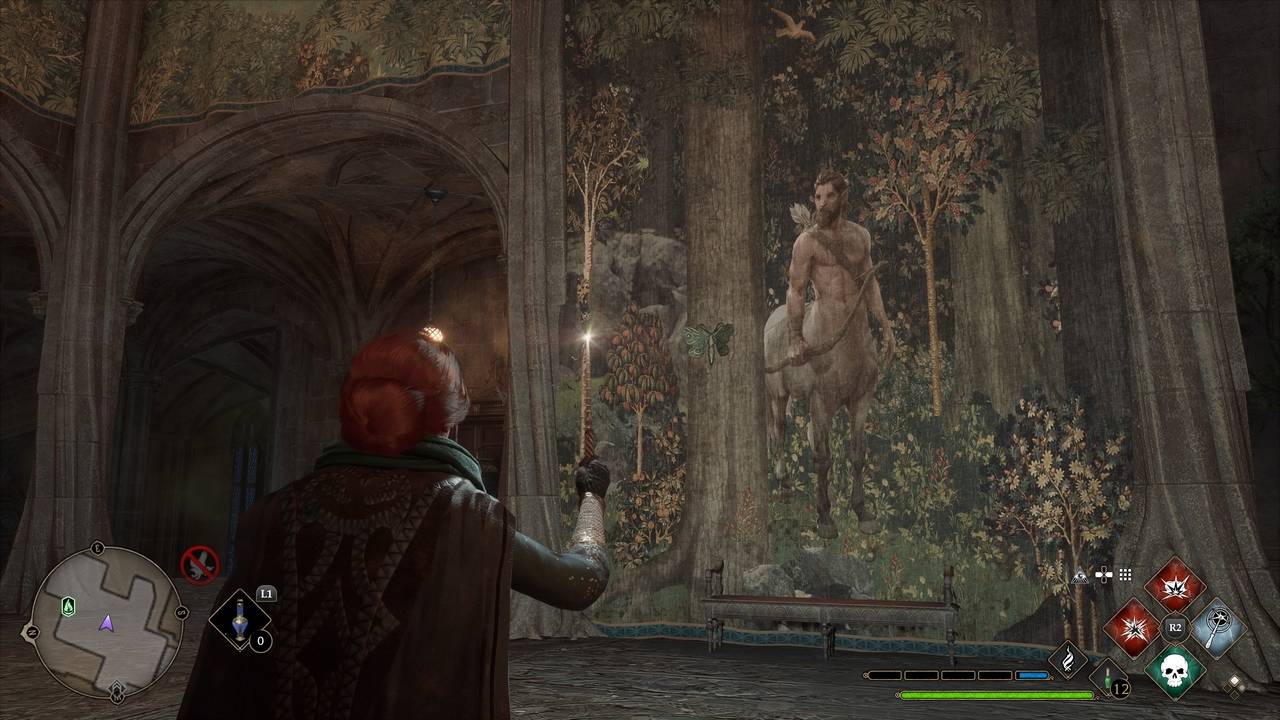Switch spell set with the four-diamond selector
The image size is (1280, 720).
click(x=1236, y=685)
